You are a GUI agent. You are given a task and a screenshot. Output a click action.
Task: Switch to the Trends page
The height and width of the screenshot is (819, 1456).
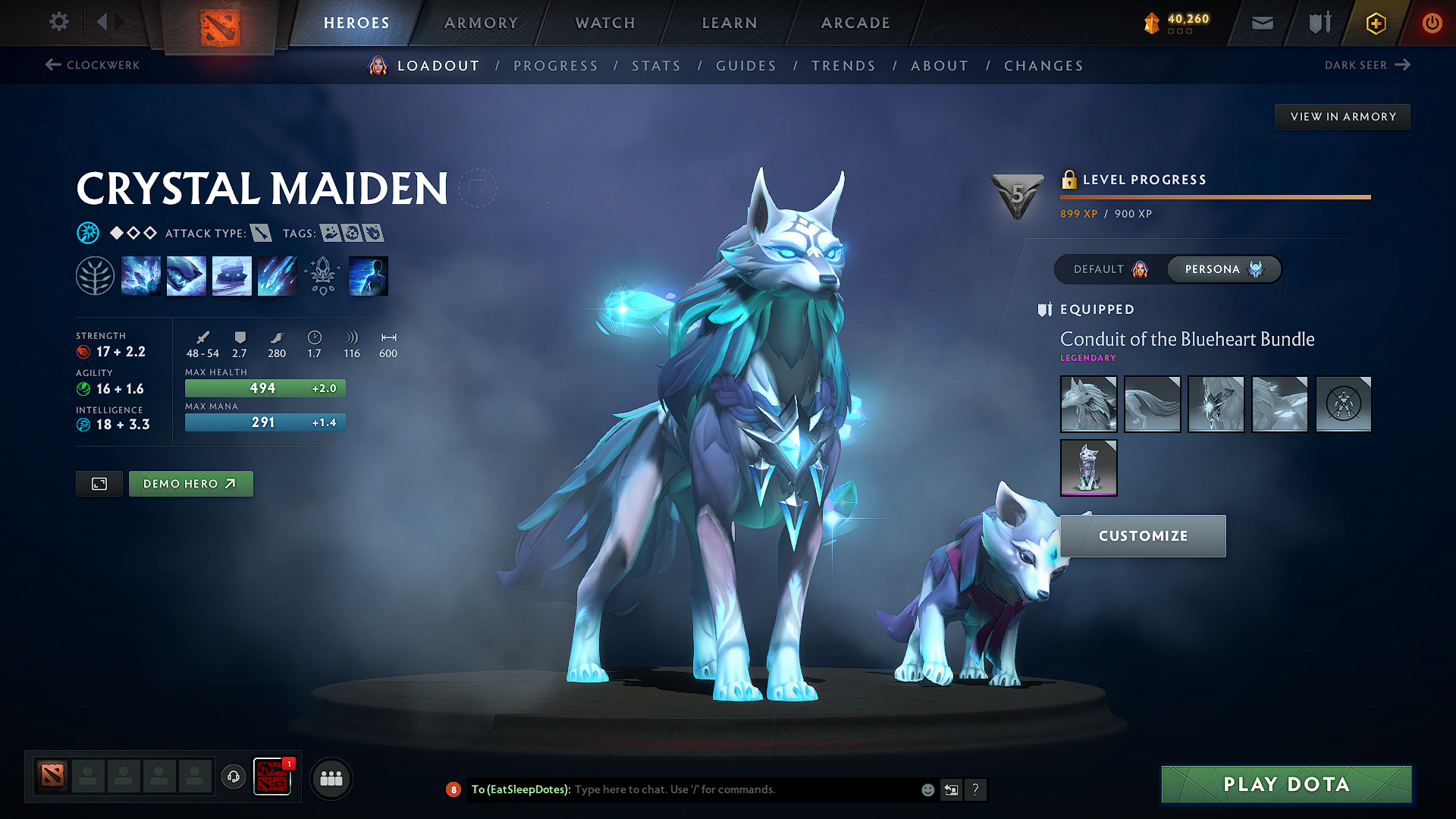point(843,66)
